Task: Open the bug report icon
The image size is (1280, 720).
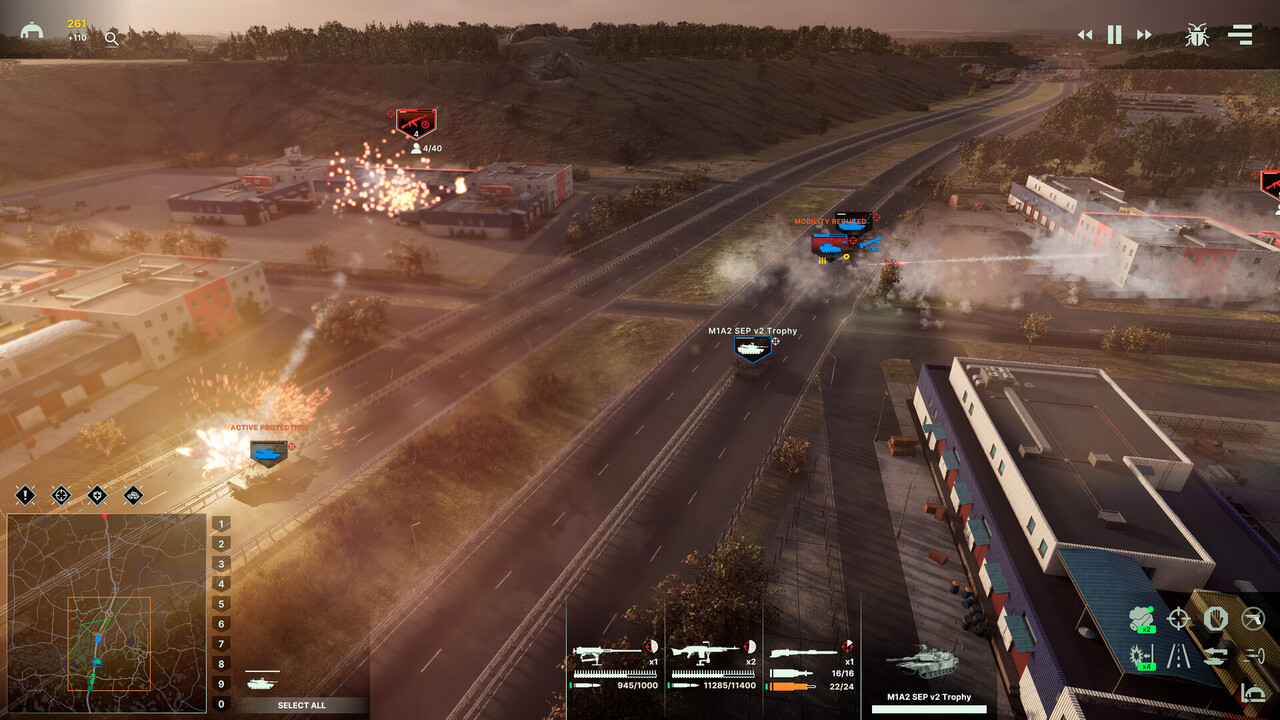Action: 1197,35
